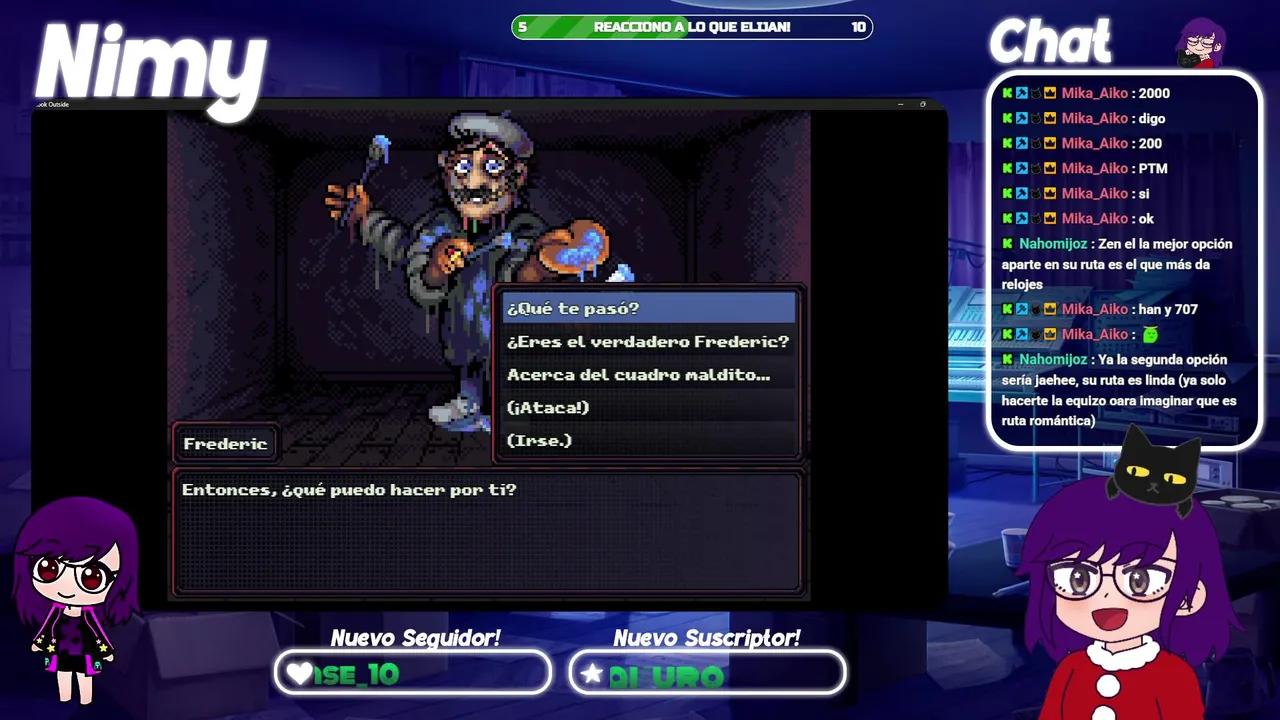Click the green Kick badge beside Mika_Aiko
Screen dimensions: 1280x720
[x=1007, y=93]
